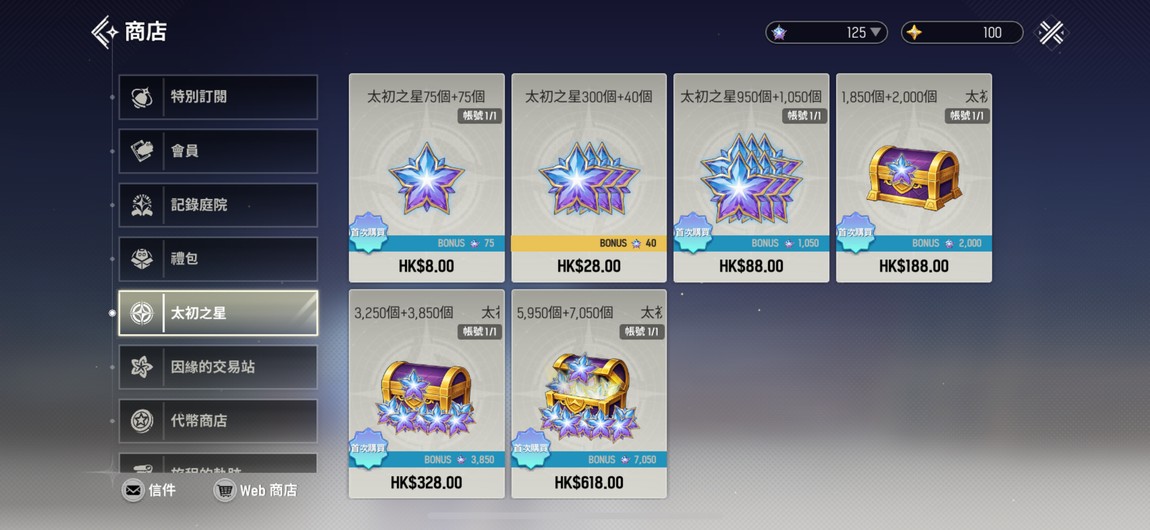The height and width of the screenshot is (530, 1150).
Task: Buy the HK$8.00 star pack
Action: [426, 178]
